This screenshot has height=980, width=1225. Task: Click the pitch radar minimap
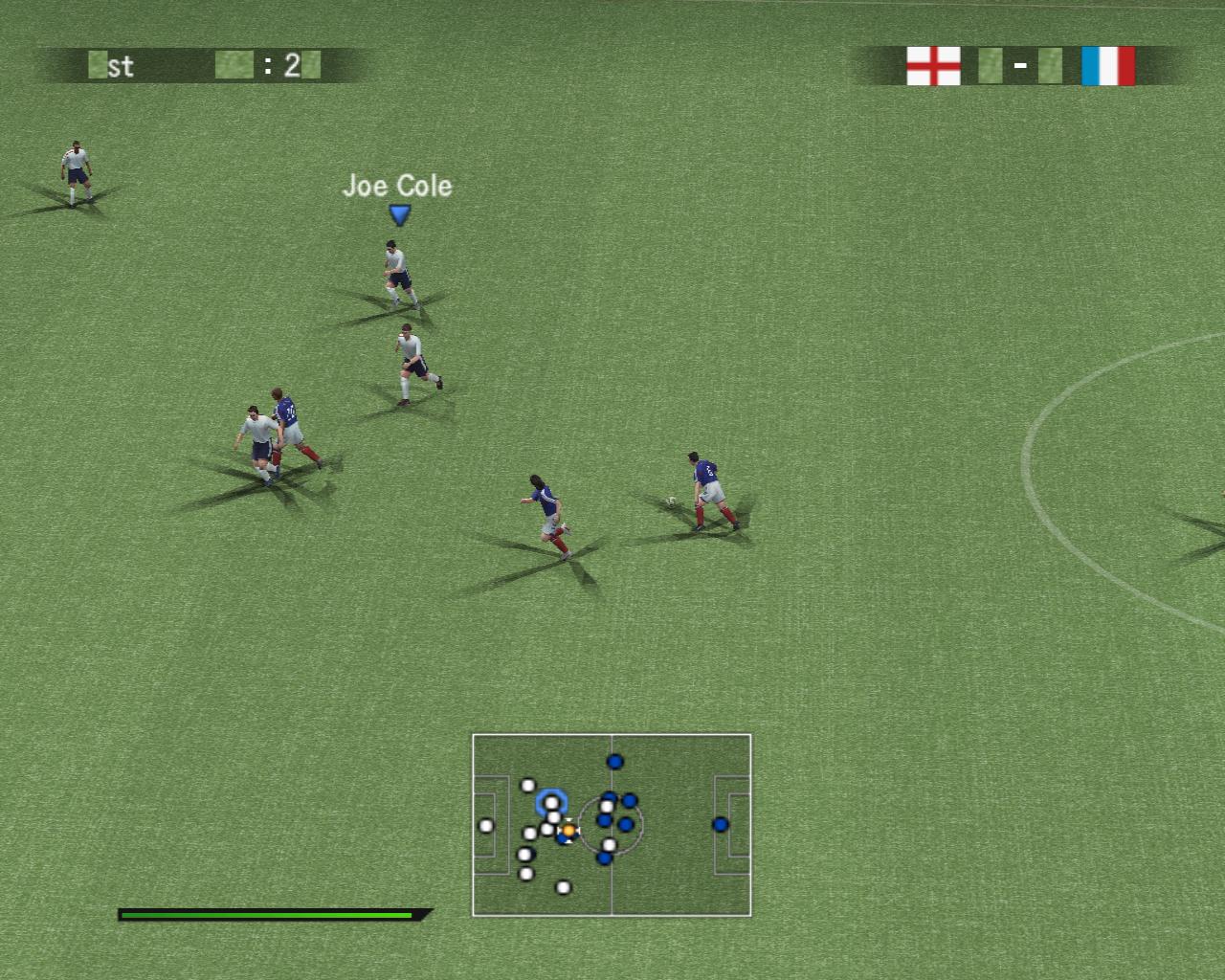[x=612, y=825]
